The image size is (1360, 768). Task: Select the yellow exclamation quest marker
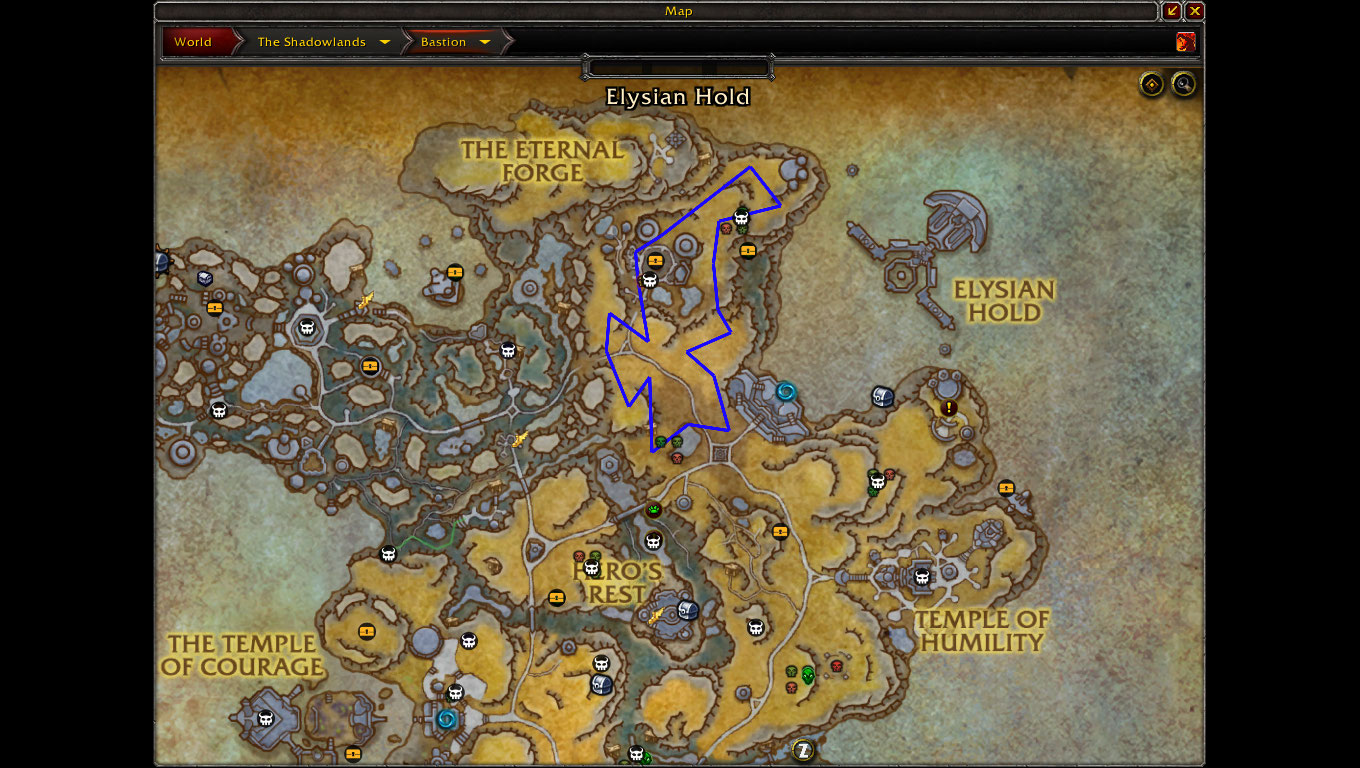949,408
